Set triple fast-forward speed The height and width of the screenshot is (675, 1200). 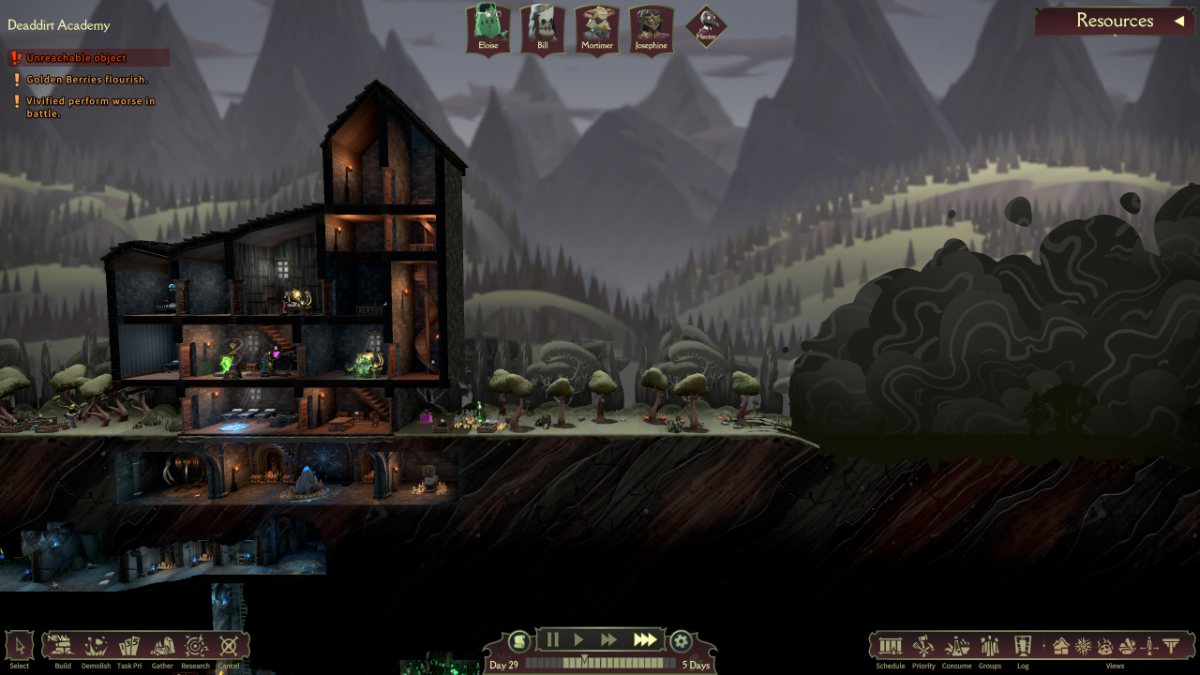point(645,639)
